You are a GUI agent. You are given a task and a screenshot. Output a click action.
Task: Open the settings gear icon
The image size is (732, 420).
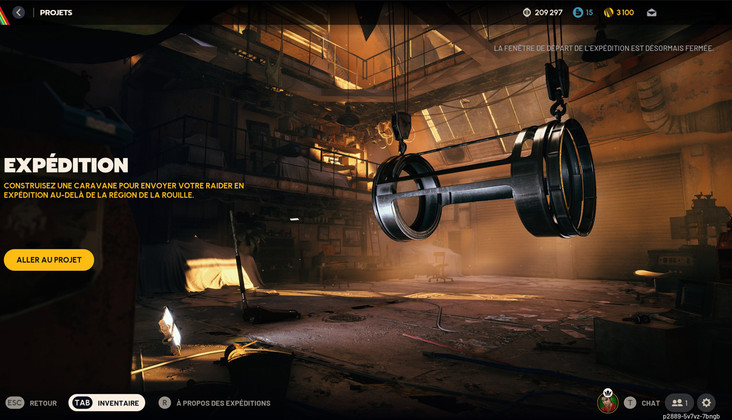click(x=707, y=402)
